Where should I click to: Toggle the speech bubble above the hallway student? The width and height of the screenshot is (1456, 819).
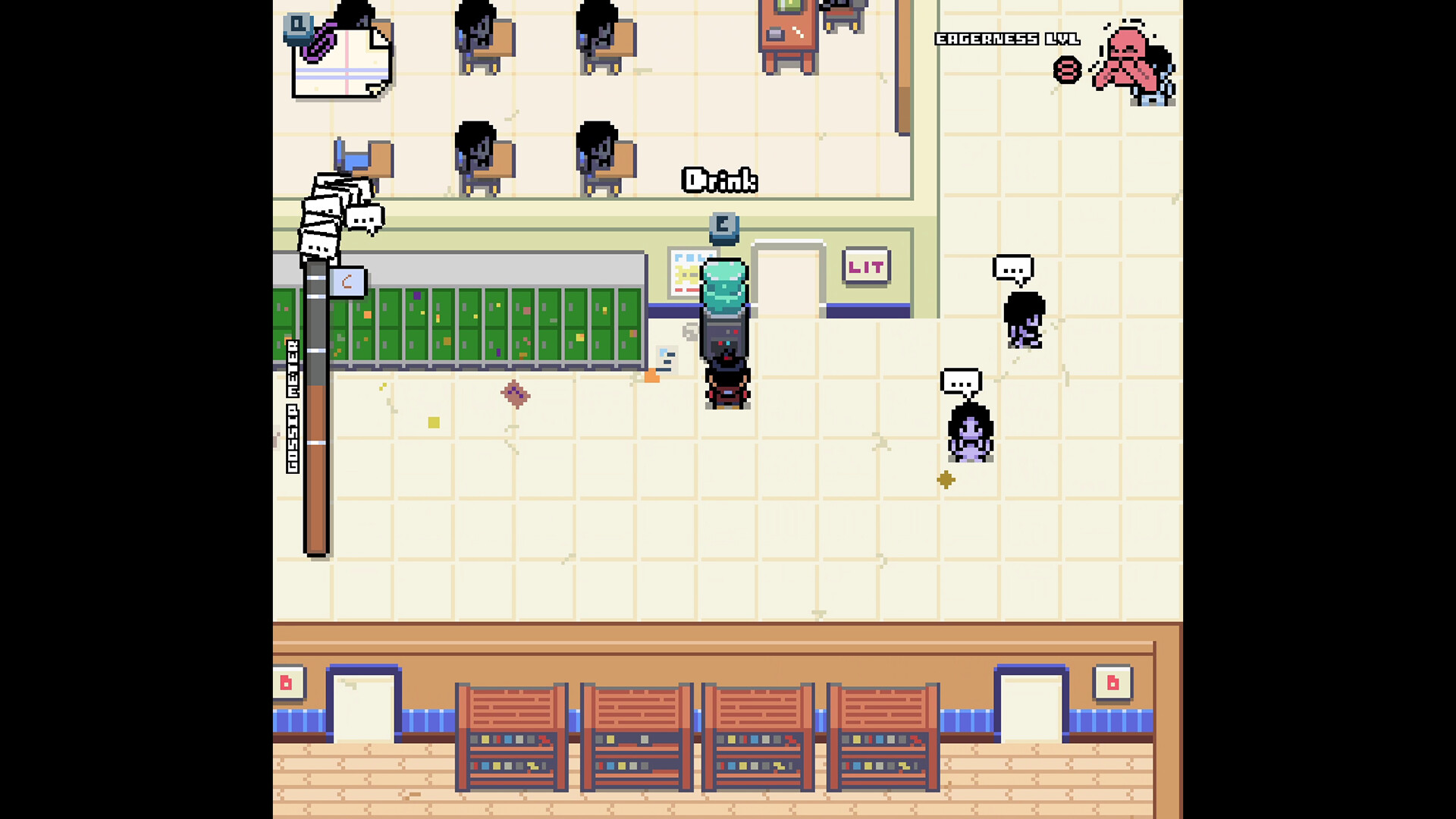click(x=1015, y=267)
